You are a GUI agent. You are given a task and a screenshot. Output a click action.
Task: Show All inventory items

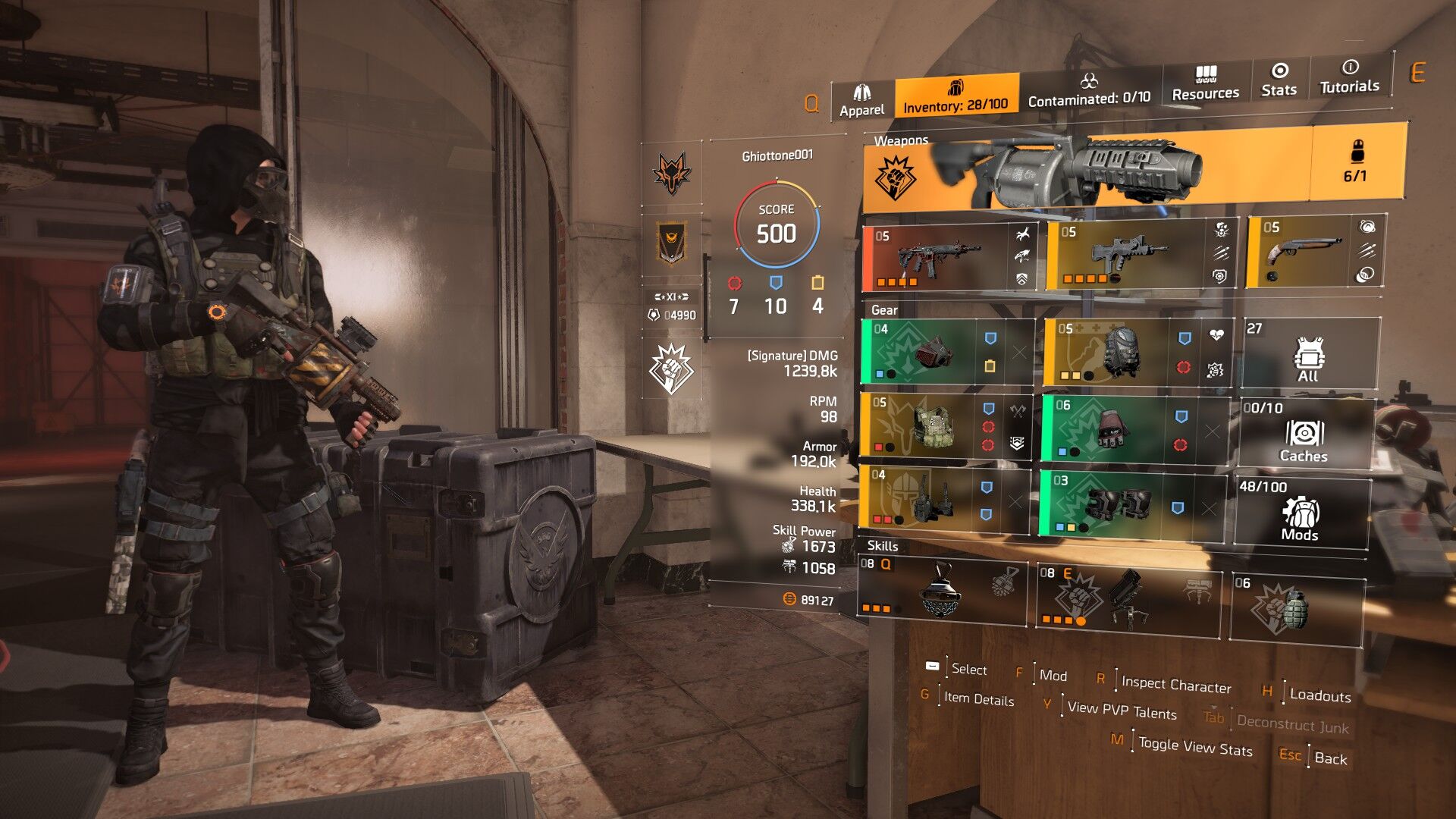1310,355
